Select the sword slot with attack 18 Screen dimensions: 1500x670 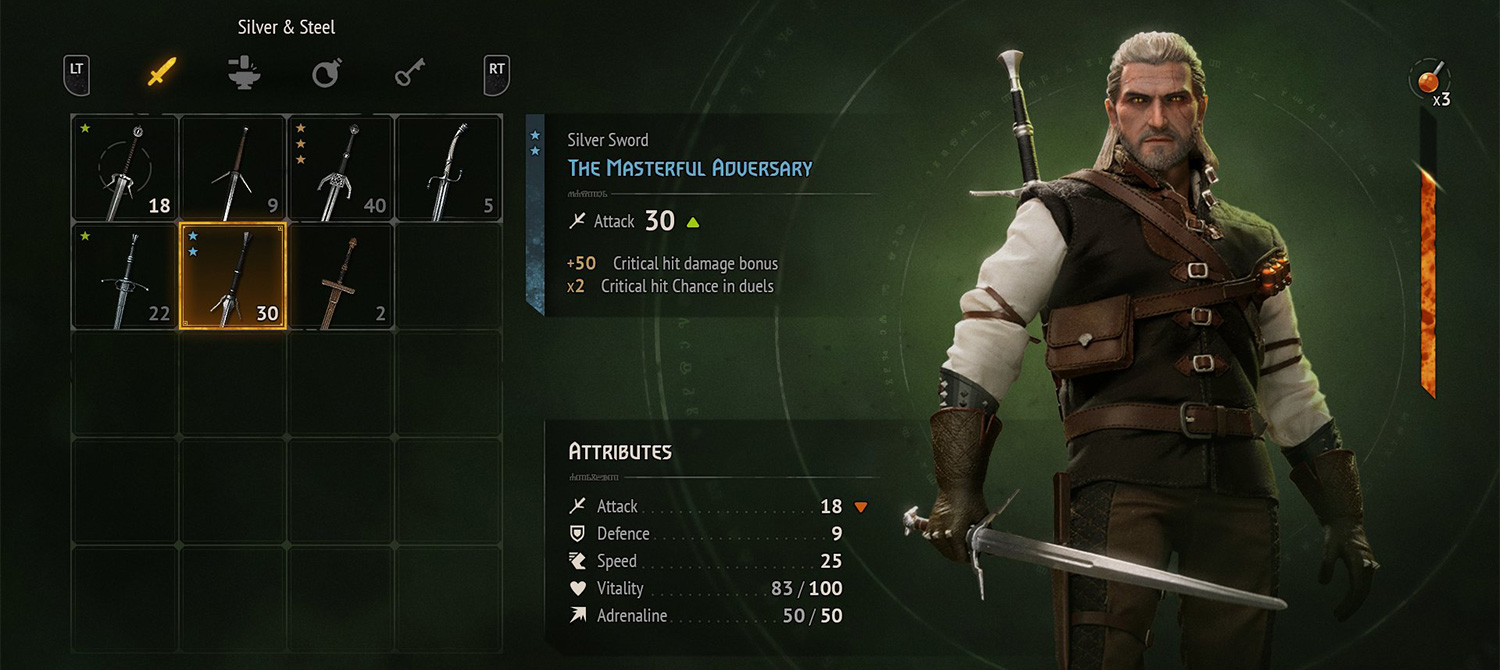(126, 168)
